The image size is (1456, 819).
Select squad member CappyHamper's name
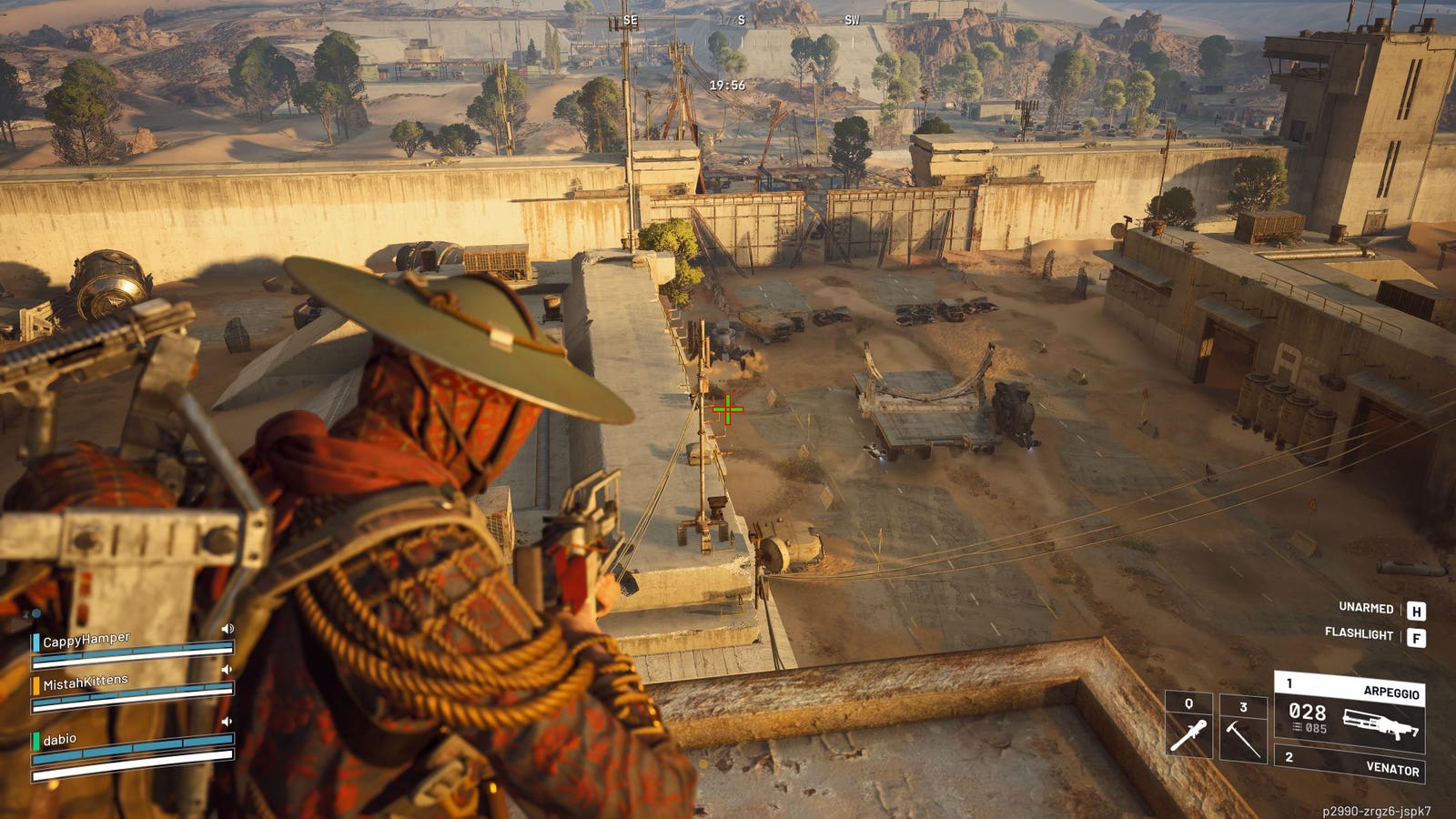click(x=86, y=640)
